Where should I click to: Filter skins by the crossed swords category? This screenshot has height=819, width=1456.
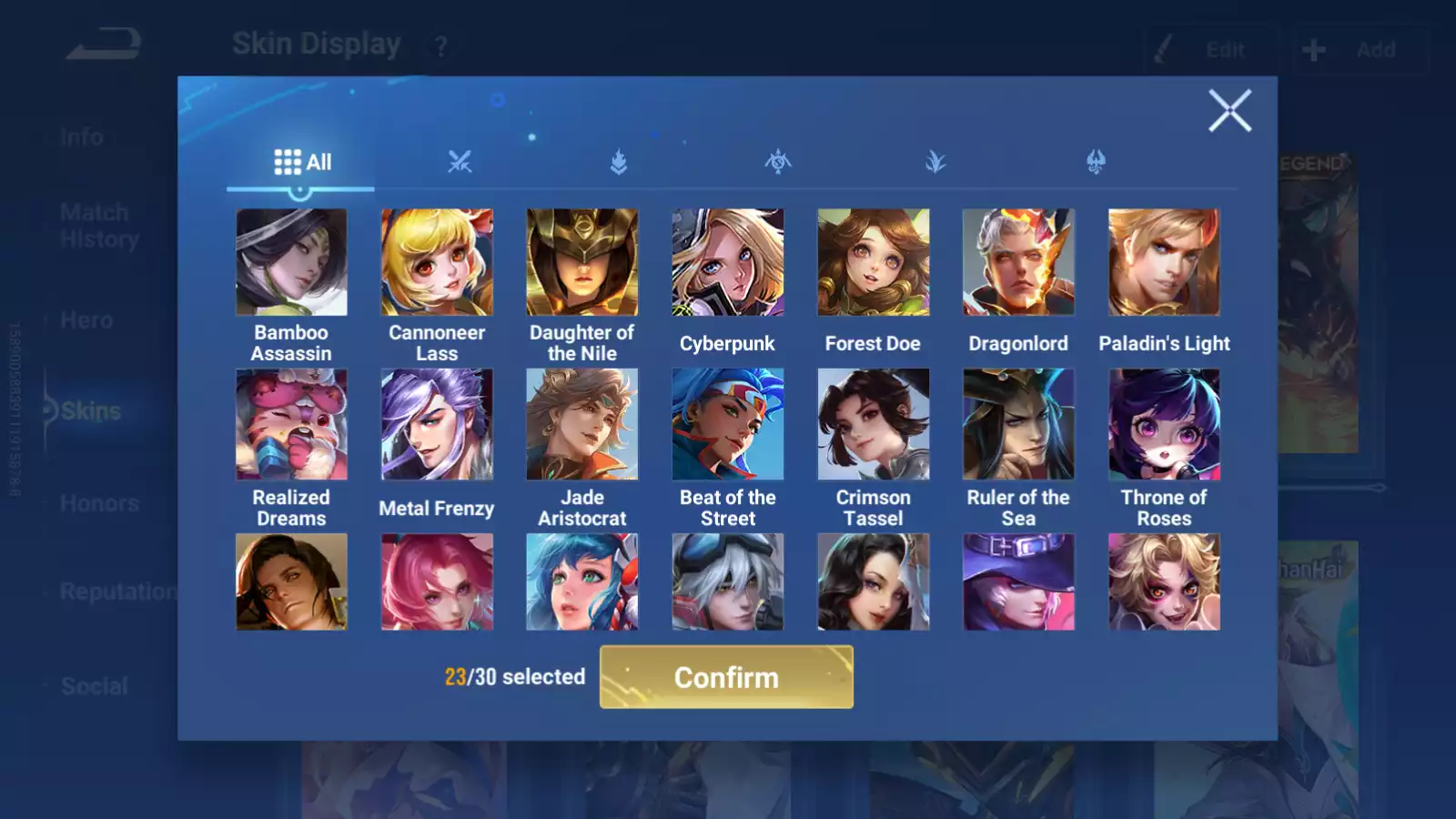click(x=460, y=163)
